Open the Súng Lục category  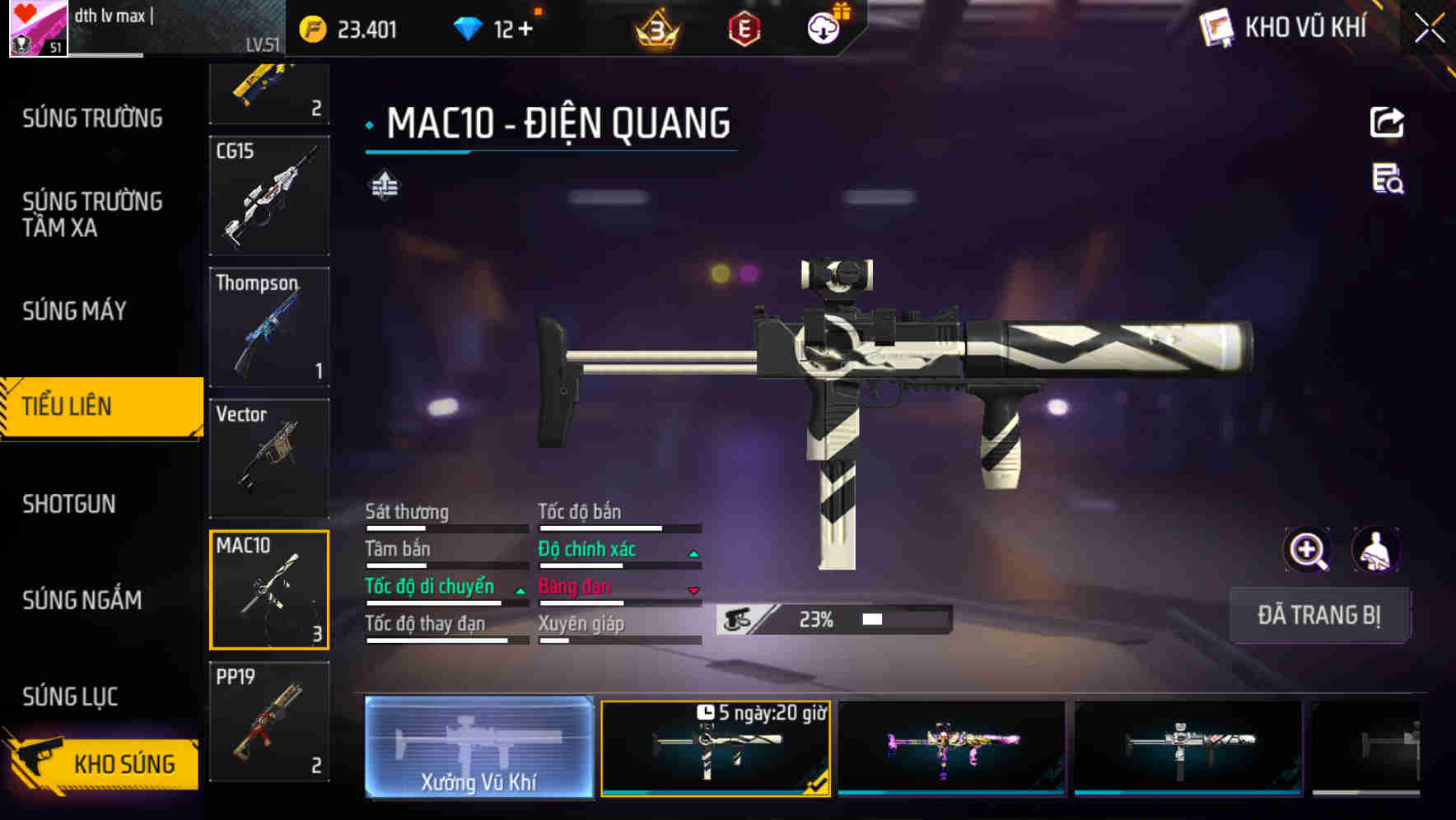(x=70, y=697)
